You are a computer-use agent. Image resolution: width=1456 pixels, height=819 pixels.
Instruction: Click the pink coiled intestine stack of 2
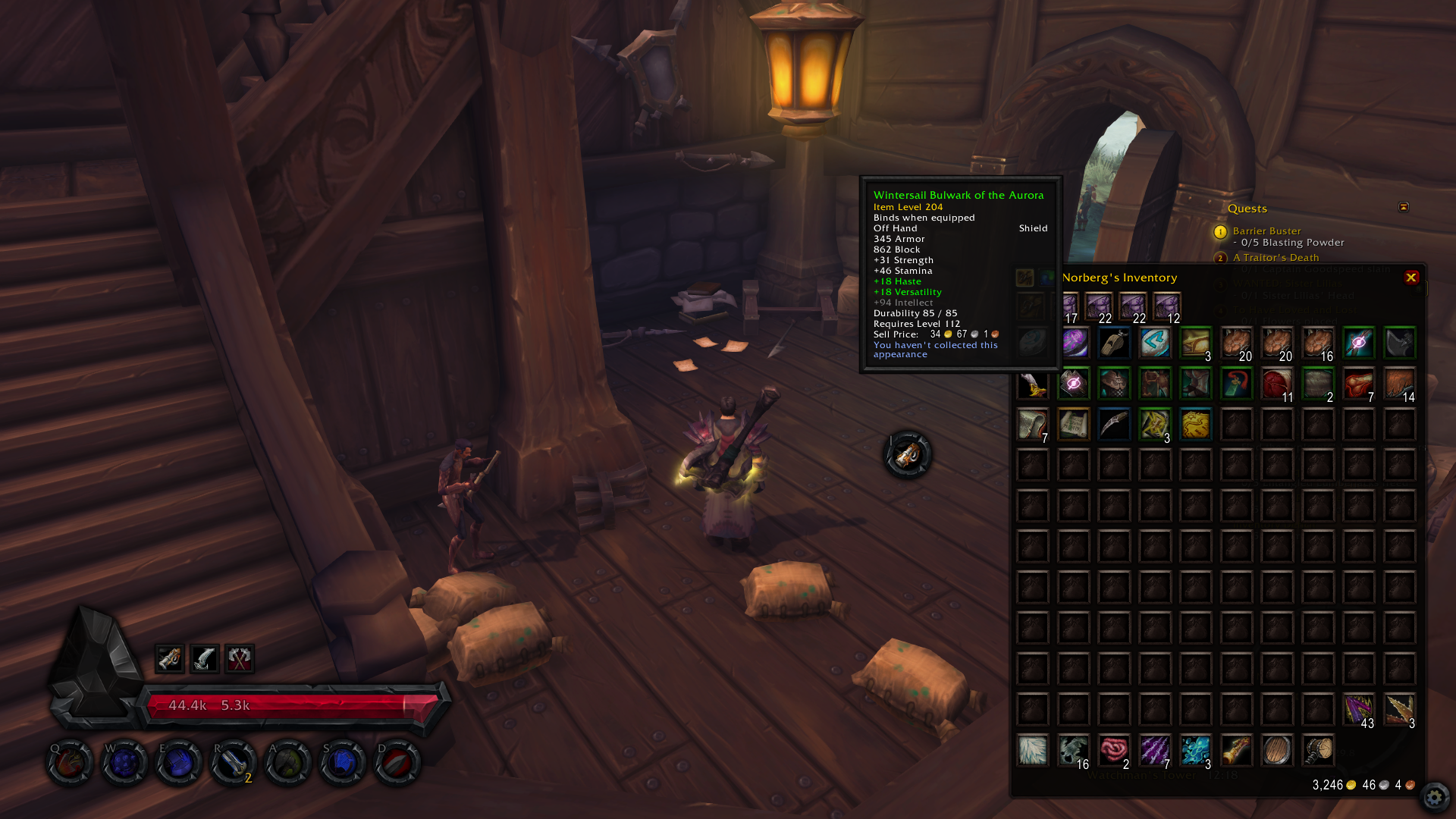click(1114, 750)
